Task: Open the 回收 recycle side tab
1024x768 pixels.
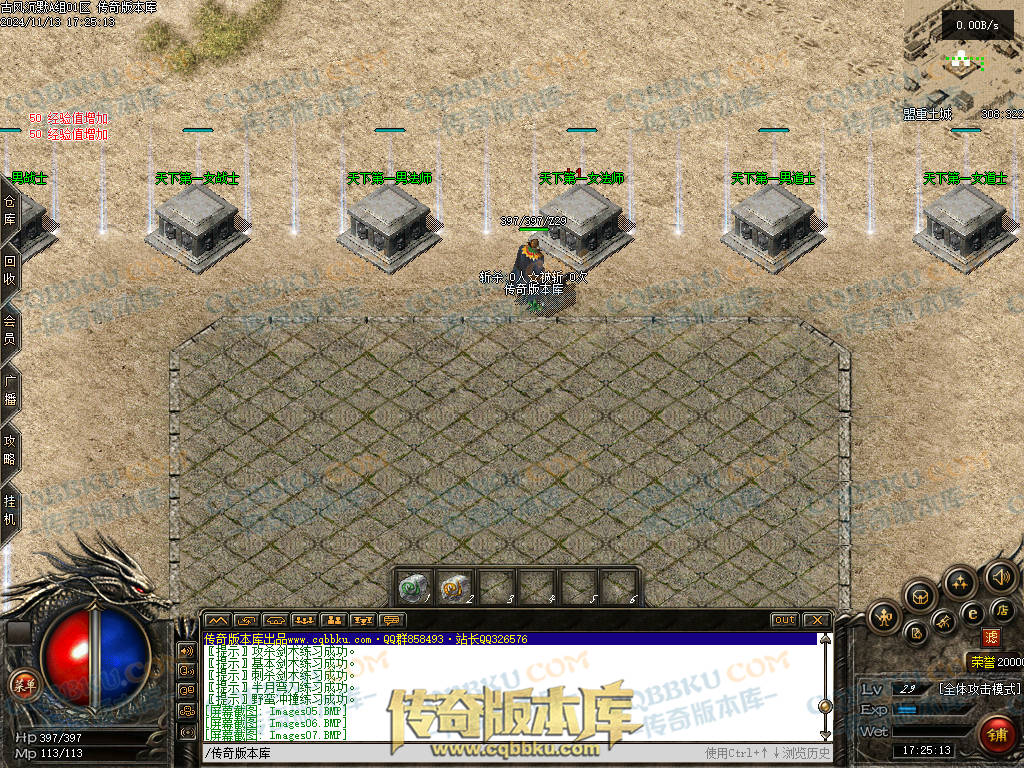Action: click(10, 269)
